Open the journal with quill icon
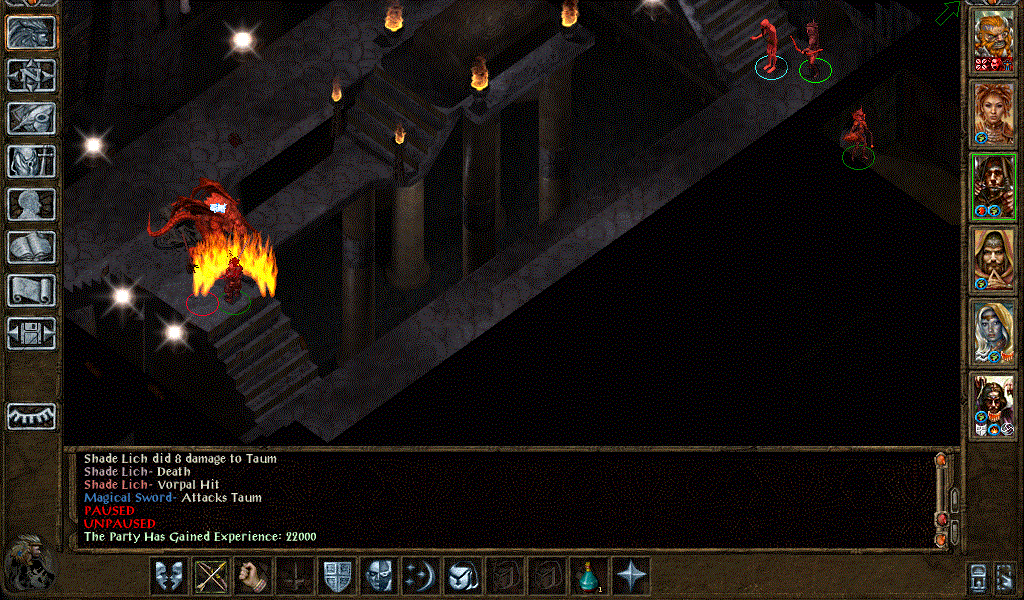The image size is (1024, 600). tap(31, 118)
